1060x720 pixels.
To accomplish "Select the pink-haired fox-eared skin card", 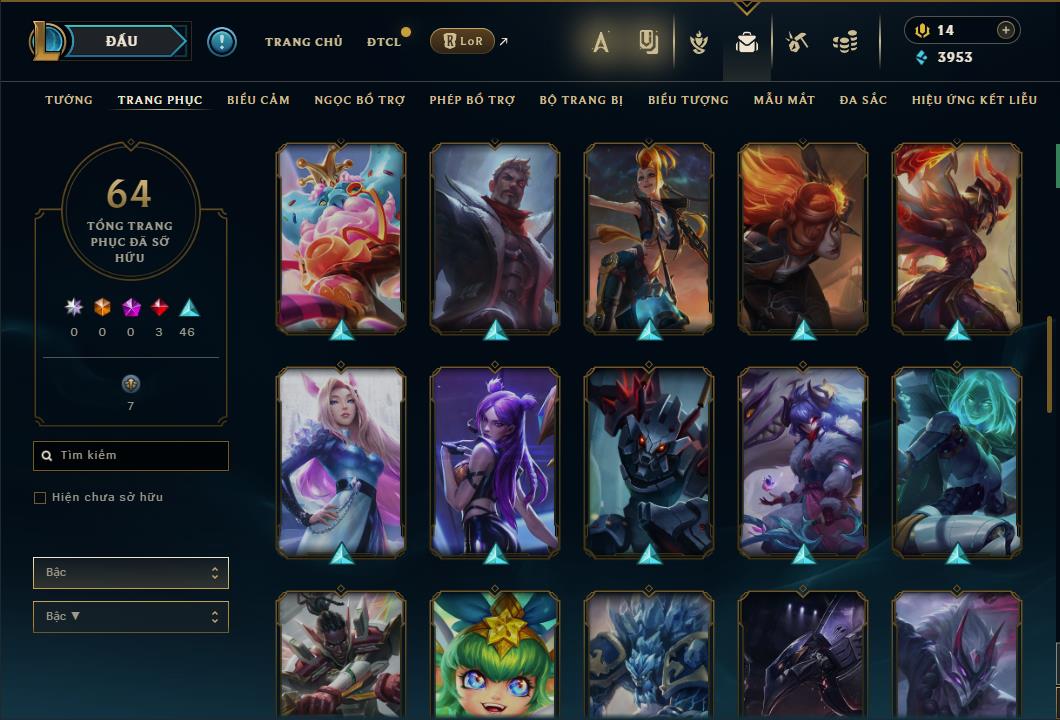I will point(341,460).
